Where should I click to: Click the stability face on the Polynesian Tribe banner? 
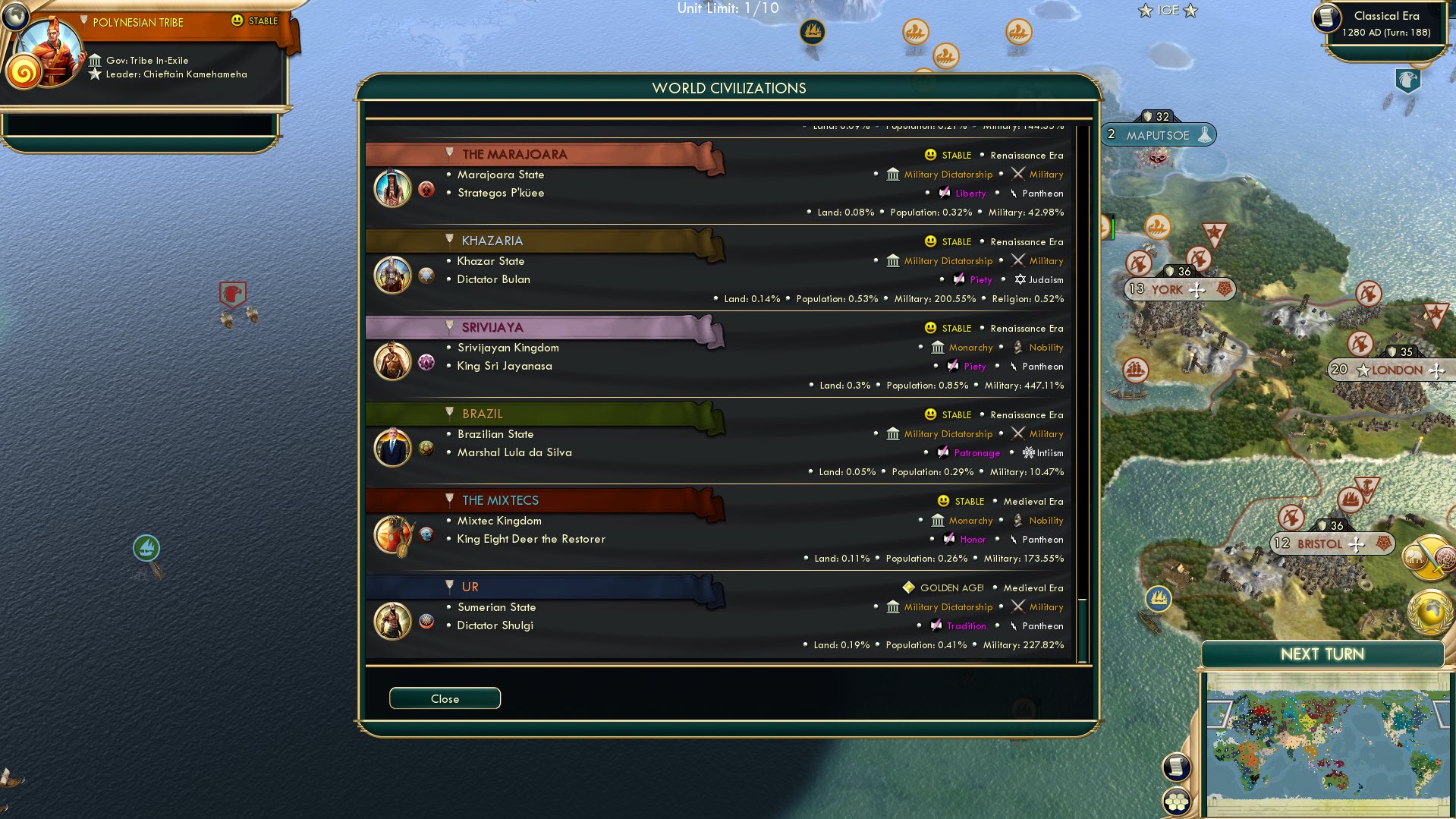[x=237, y=21]
